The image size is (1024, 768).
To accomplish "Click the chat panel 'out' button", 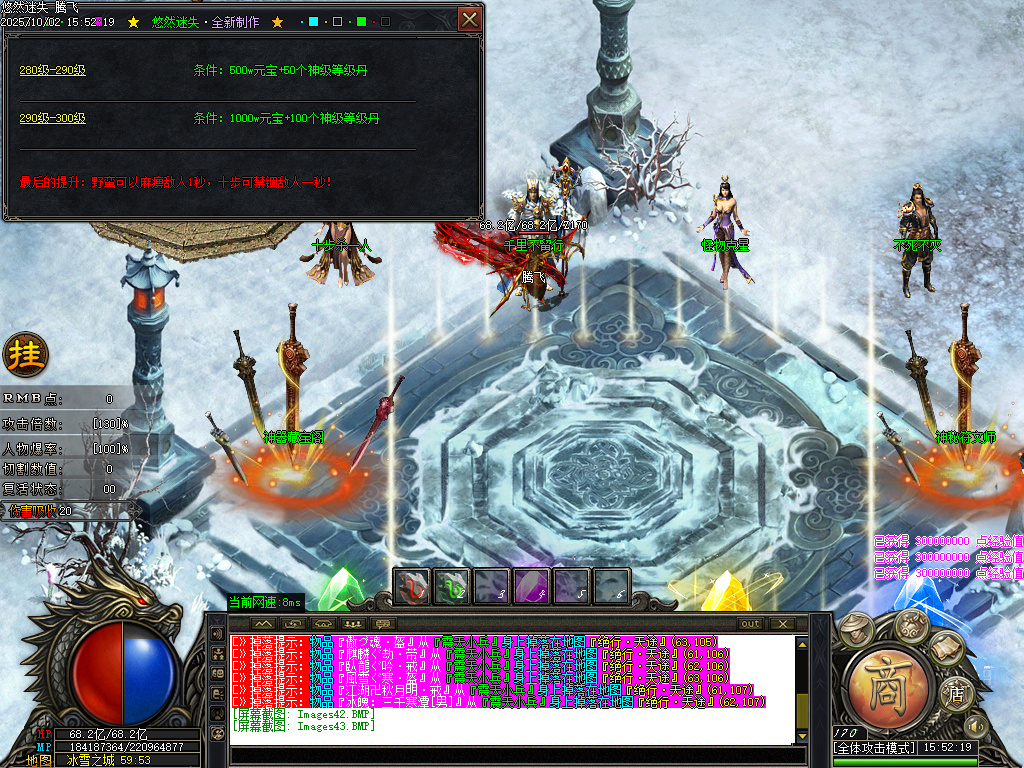I will [750, 624].
